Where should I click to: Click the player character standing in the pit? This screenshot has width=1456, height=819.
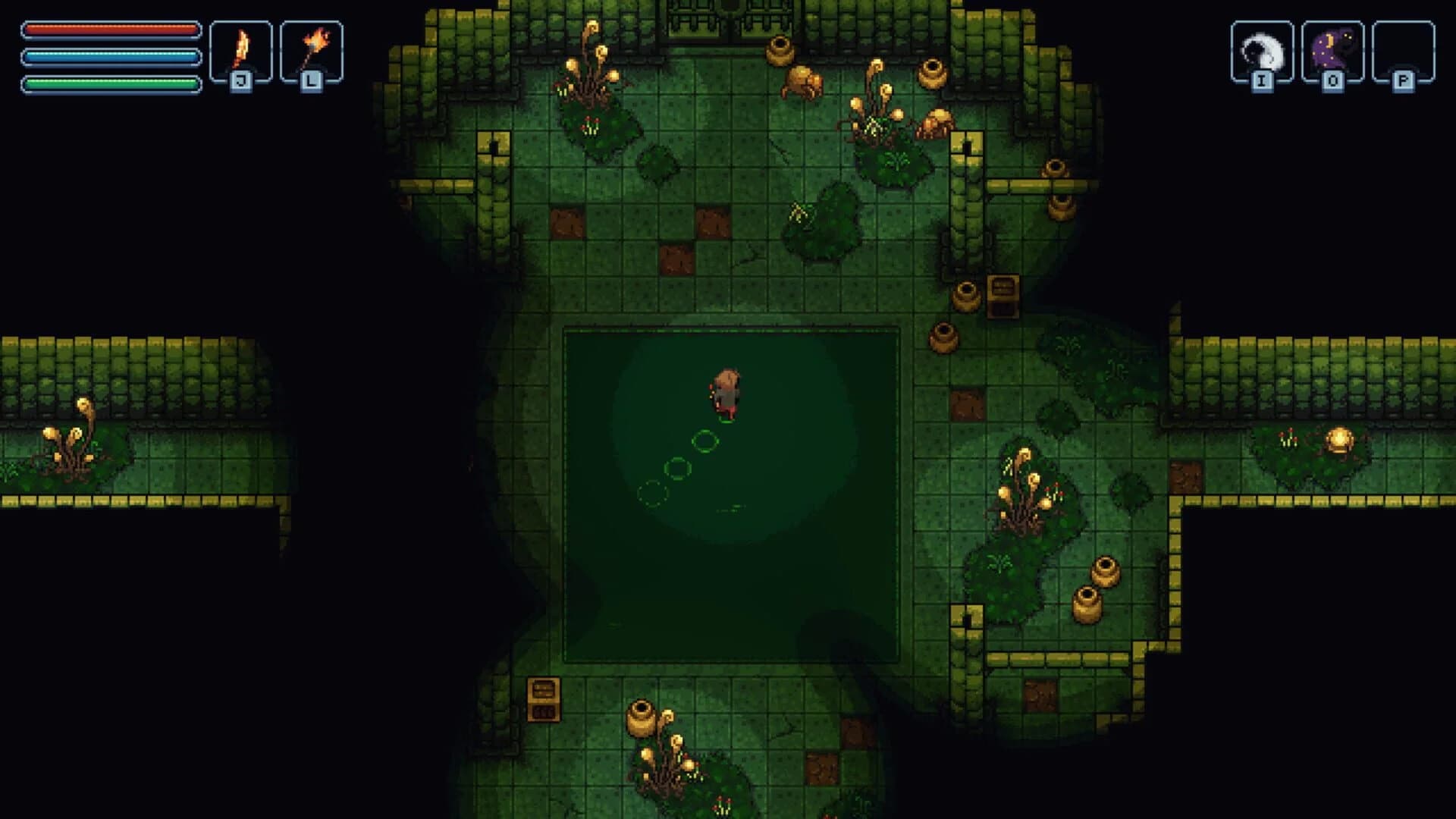[x=726, y=391]
